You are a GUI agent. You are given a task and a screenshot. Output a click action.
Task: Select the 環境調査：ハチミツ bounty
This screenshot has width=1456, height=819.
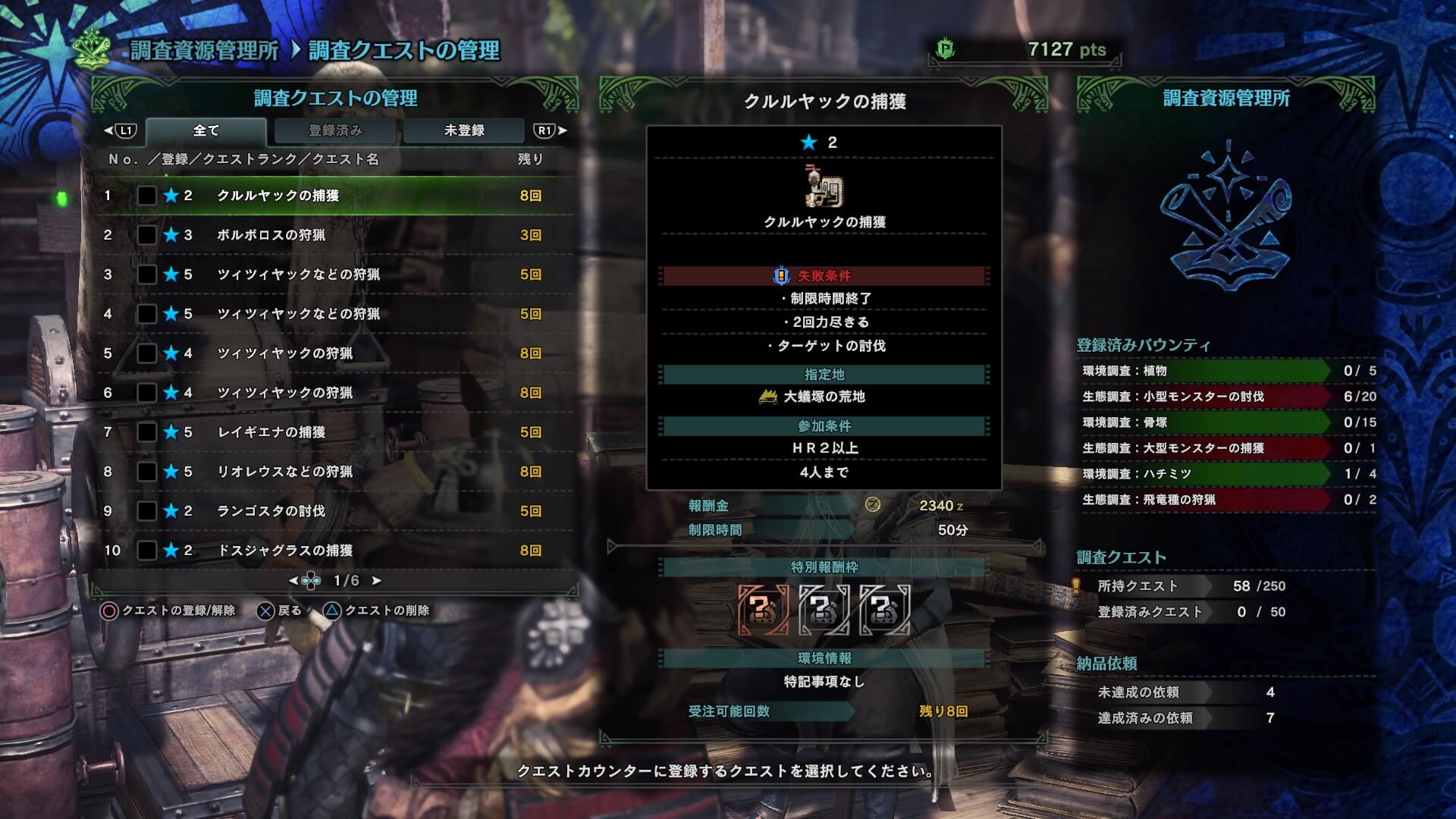[1206, 474]
